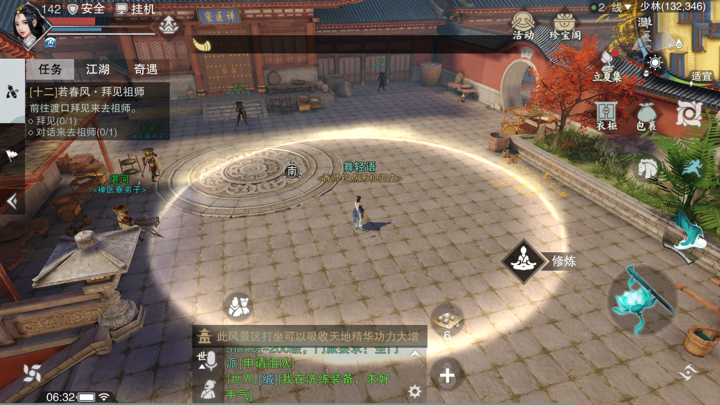Use the glowing lotus staff attack
The image size is (720, 405).
click(641, 298)
